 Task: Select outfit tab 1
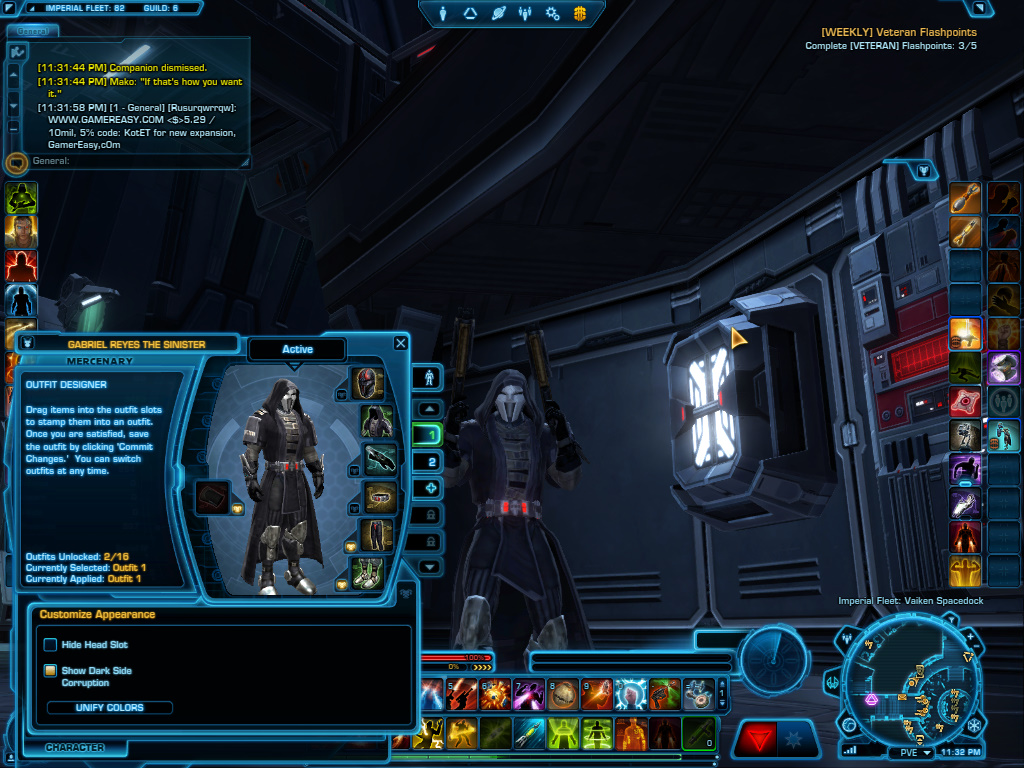(x=431, y=436)
